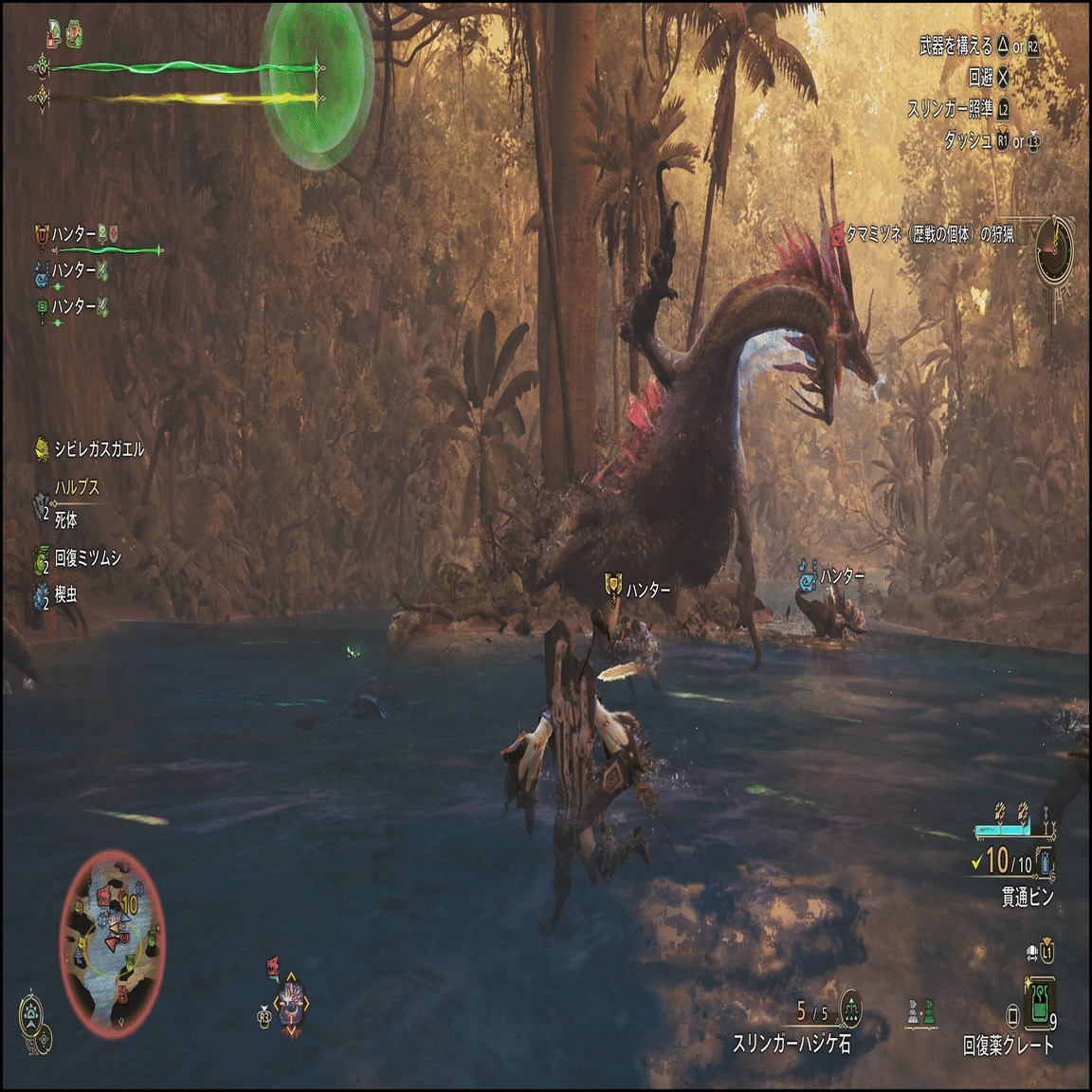Open the circular minimap

tap(112, 943)
